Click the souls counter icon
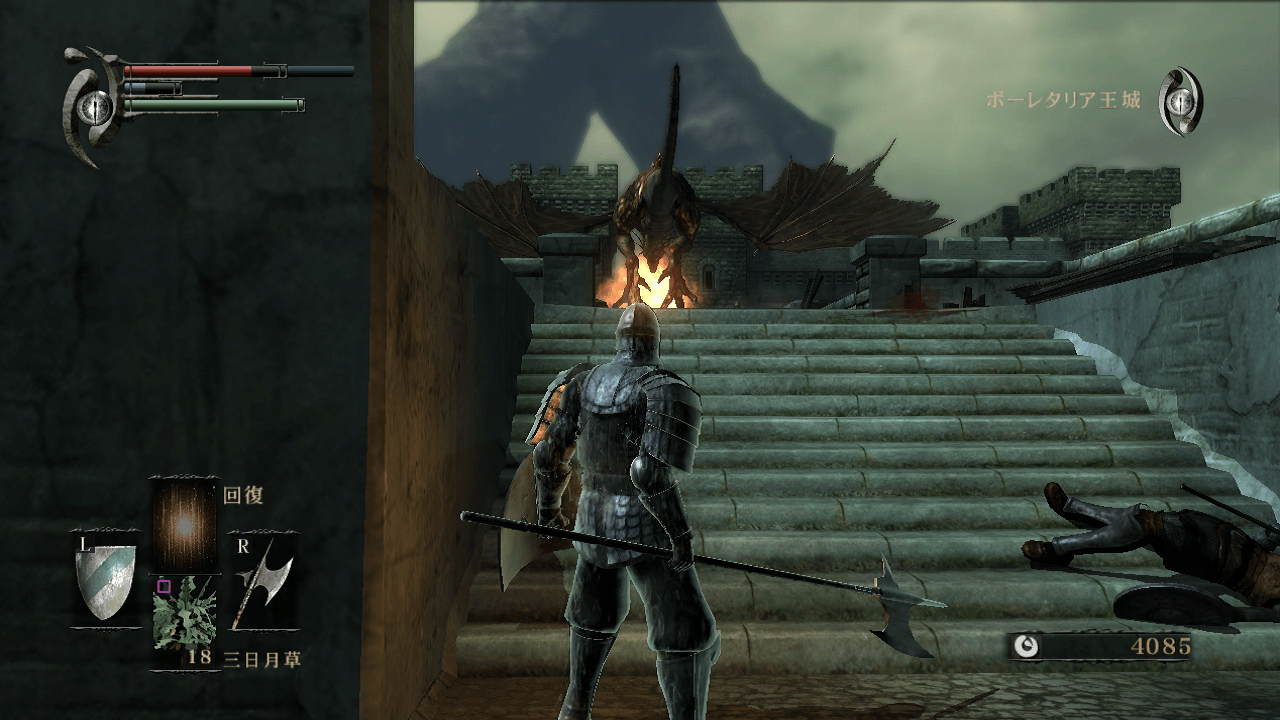This screenshot has height=720, width=1280. pos(1025,646)
